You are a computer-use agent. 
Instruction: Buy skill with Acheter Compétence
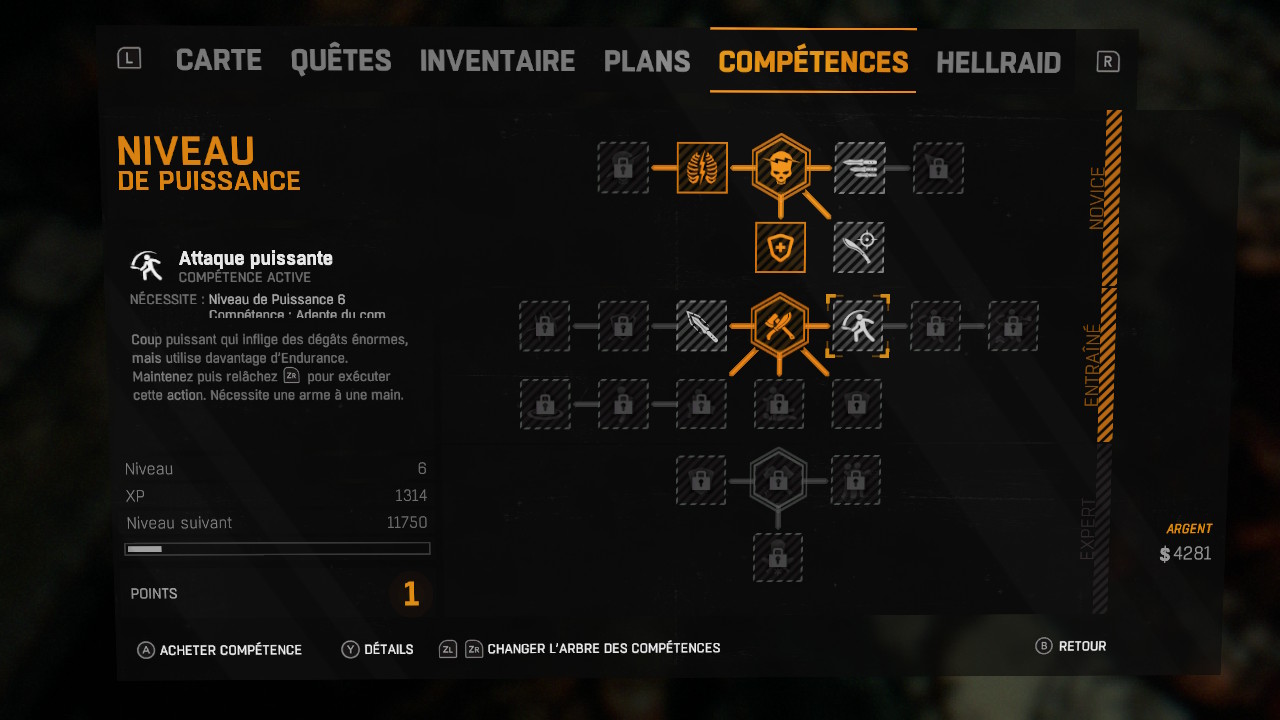220,650
